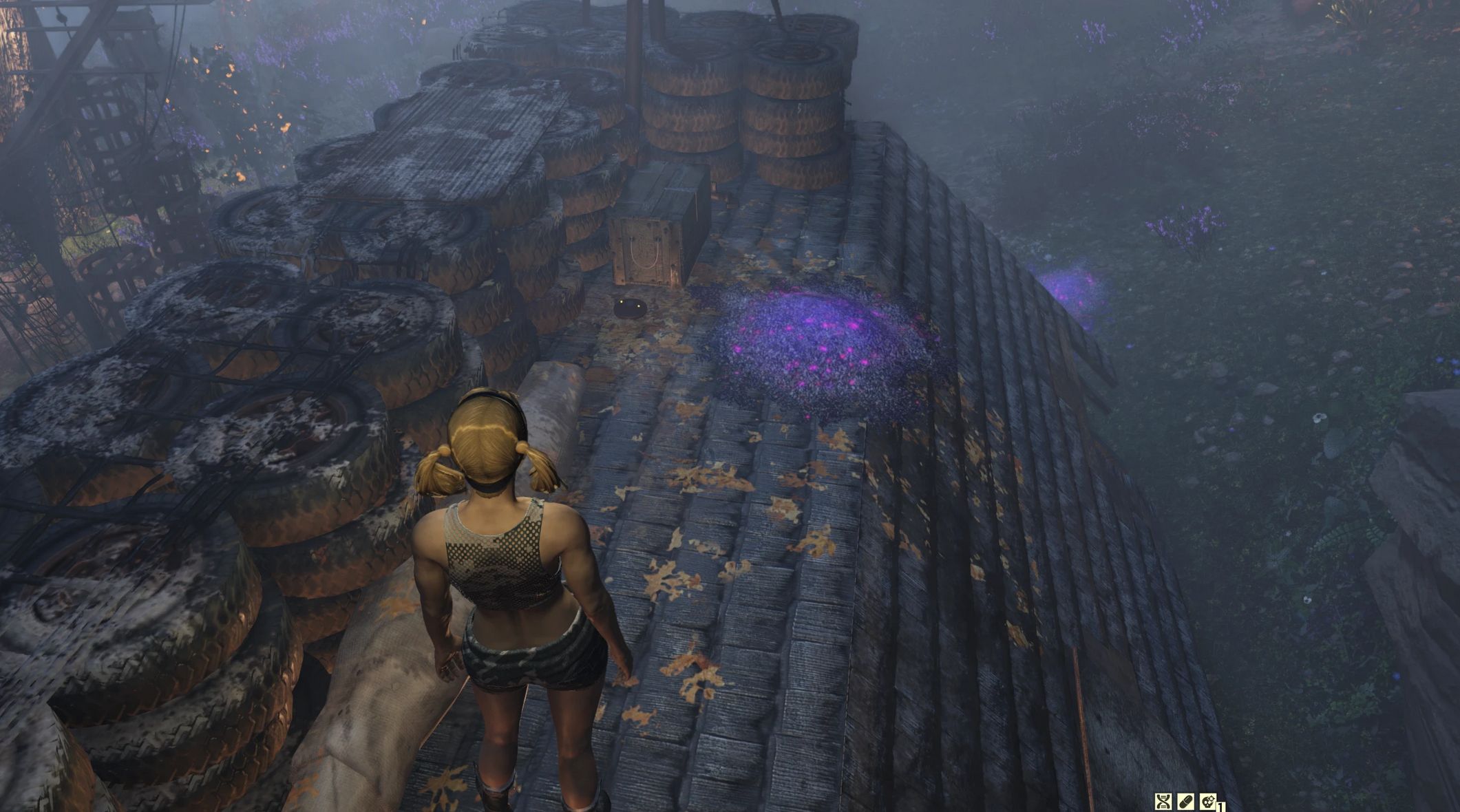
Task: Select the pill capsule chem effect icon
Action: click(1185, 801)
